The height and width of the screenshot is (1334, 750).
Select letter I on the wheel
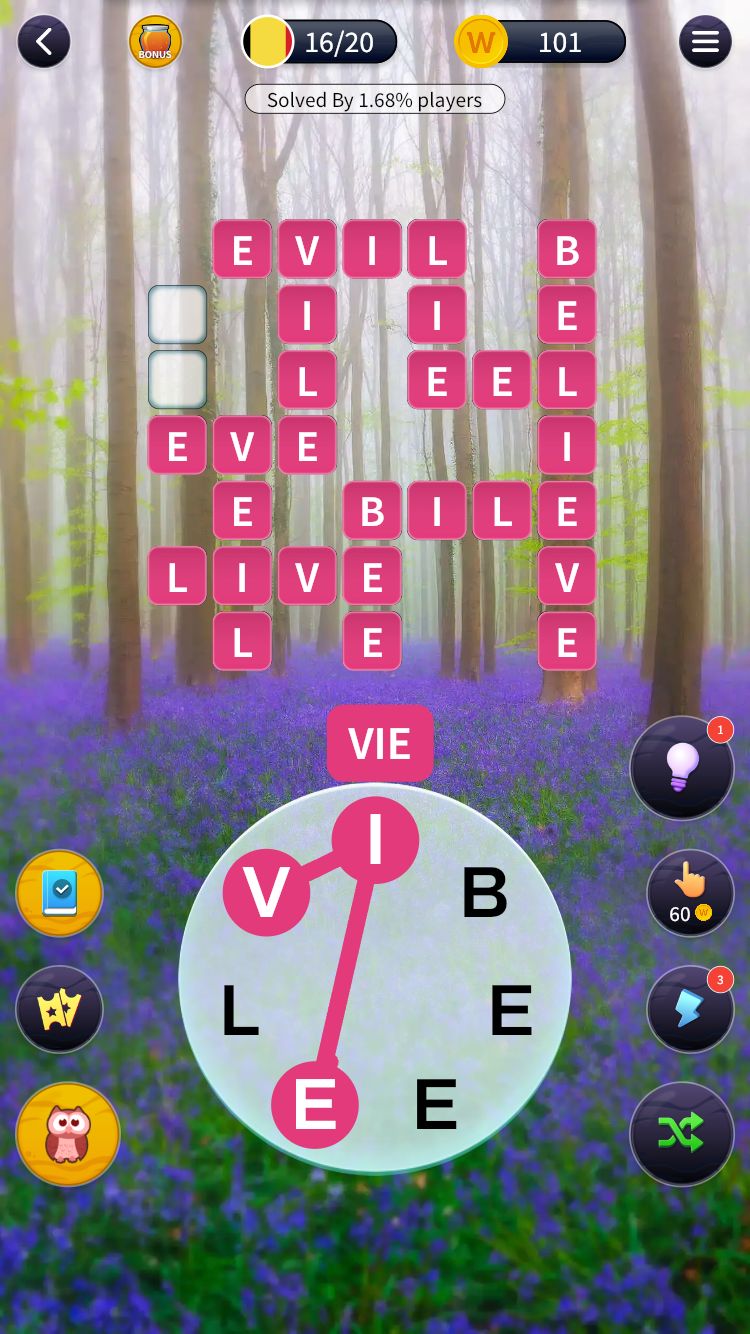pyautogui.click(x=375, y=840)
